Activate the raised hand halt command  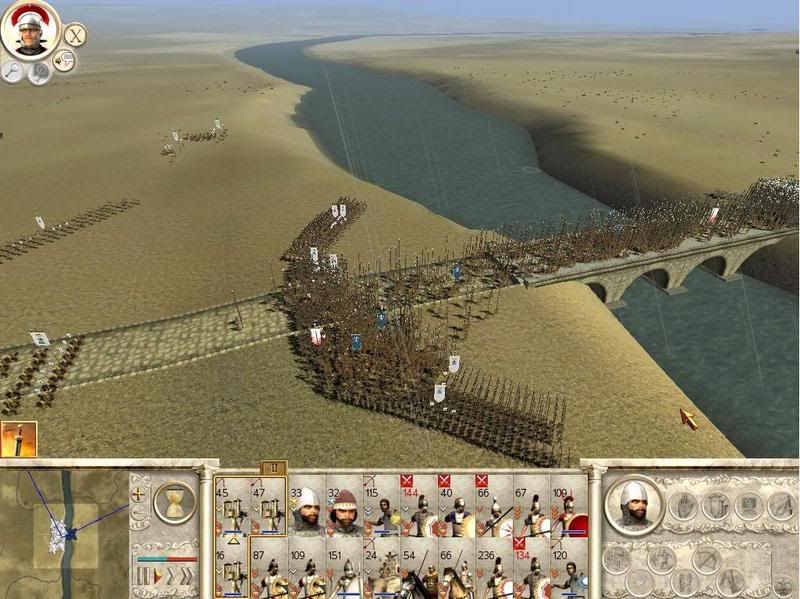pos(685,506)
